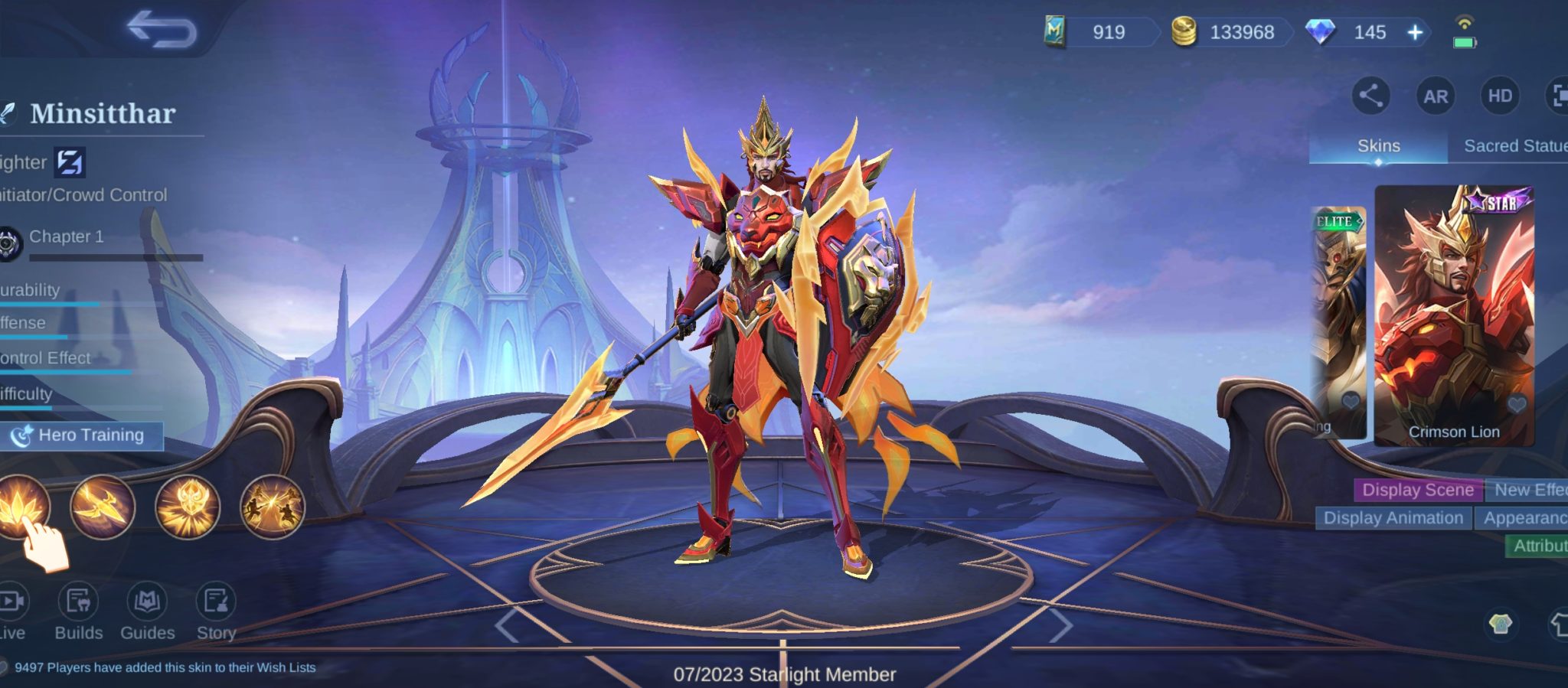Activate AR view mode
Screen dimensions: 1568x688
pyautogui.click(x=1435, y=96)
